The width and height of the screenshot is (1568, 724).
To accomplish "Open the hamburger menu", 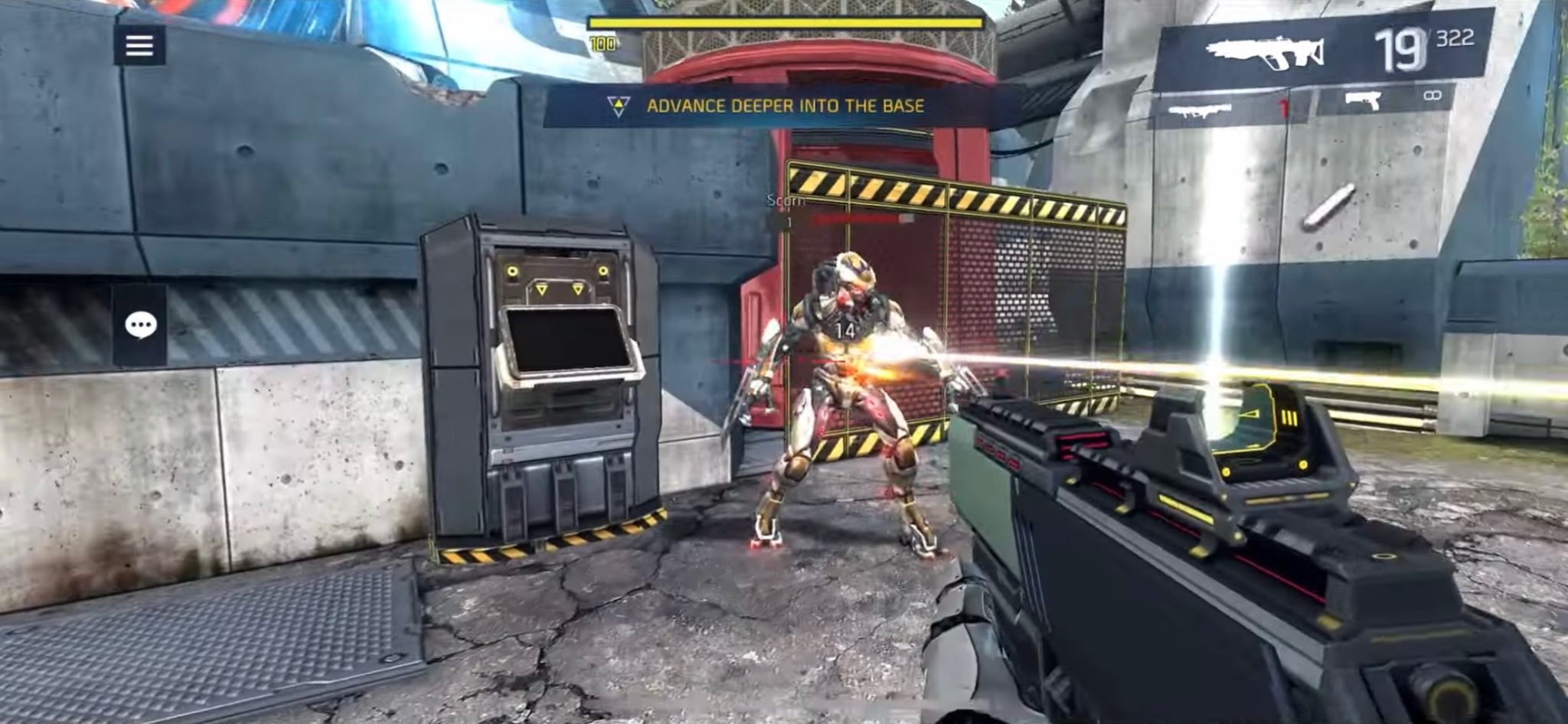I will coord(139,46).
